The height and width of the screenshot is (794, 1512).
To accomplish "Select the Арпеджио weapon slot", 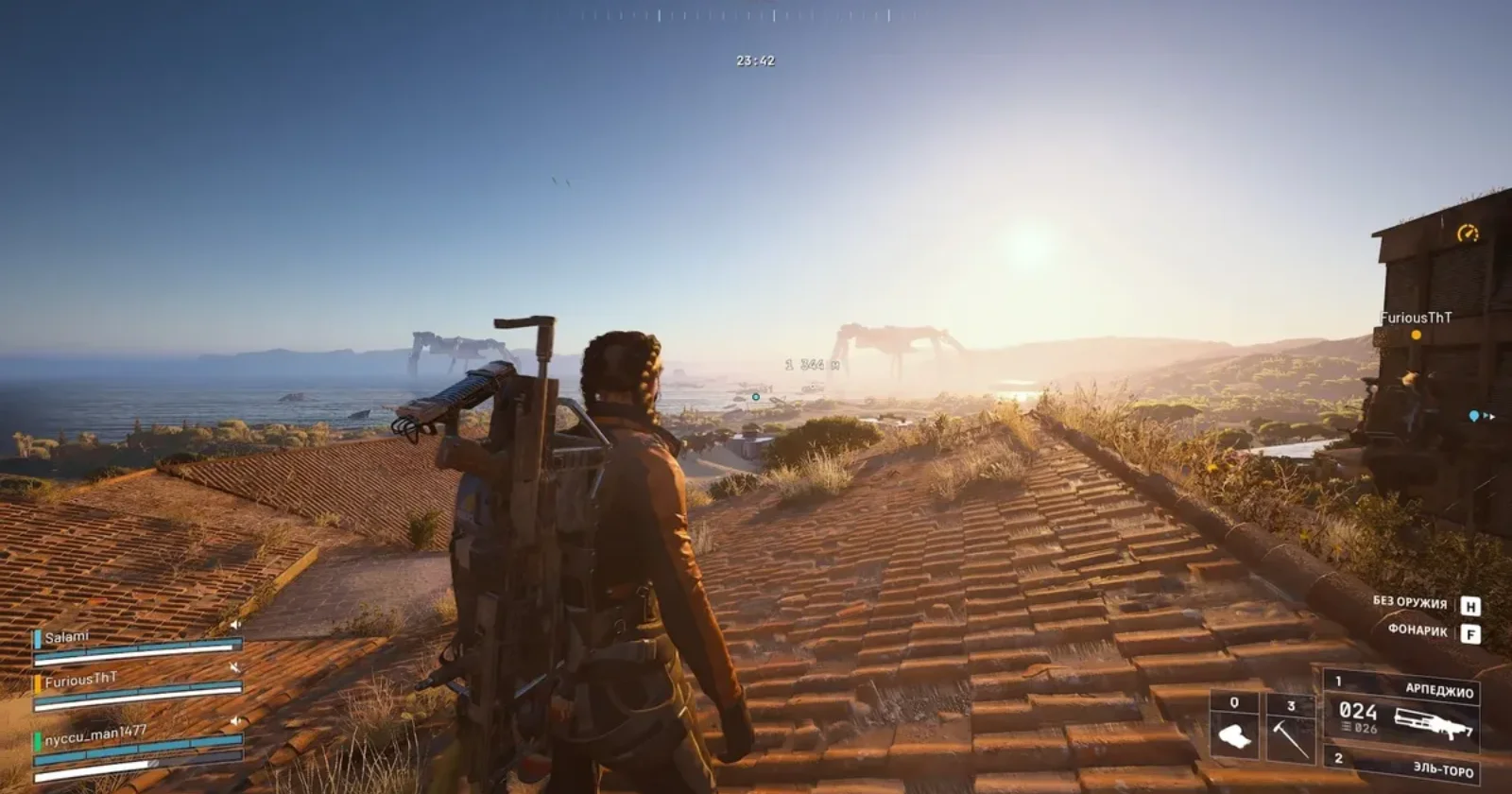I will 1403,713.
